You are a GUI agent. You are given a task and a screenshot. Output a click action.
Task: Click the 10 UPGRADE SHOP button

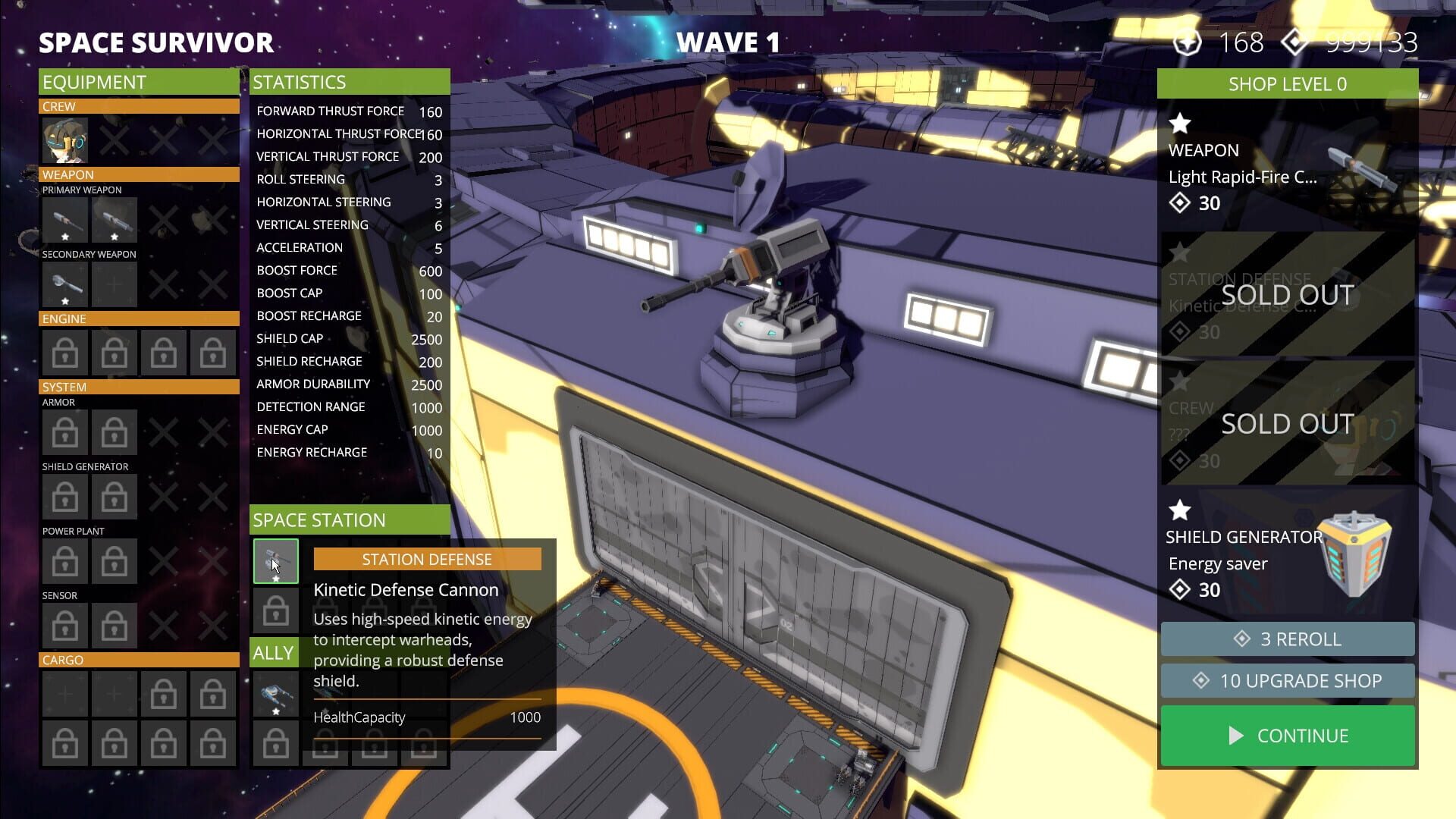click(x=1286, y=680)
